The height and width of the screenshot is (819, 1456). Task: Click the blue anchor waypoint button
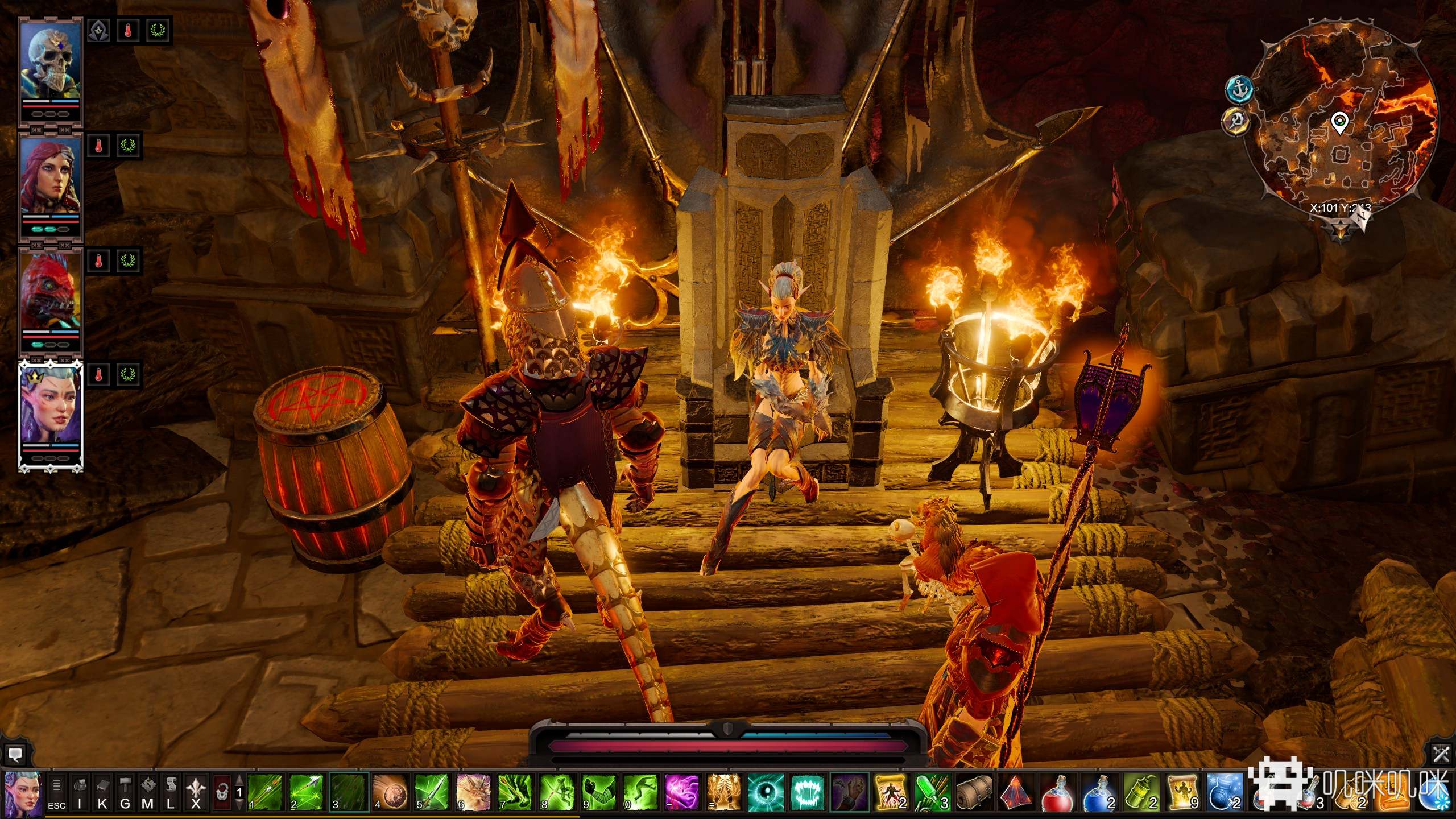tap(1240, 89)
